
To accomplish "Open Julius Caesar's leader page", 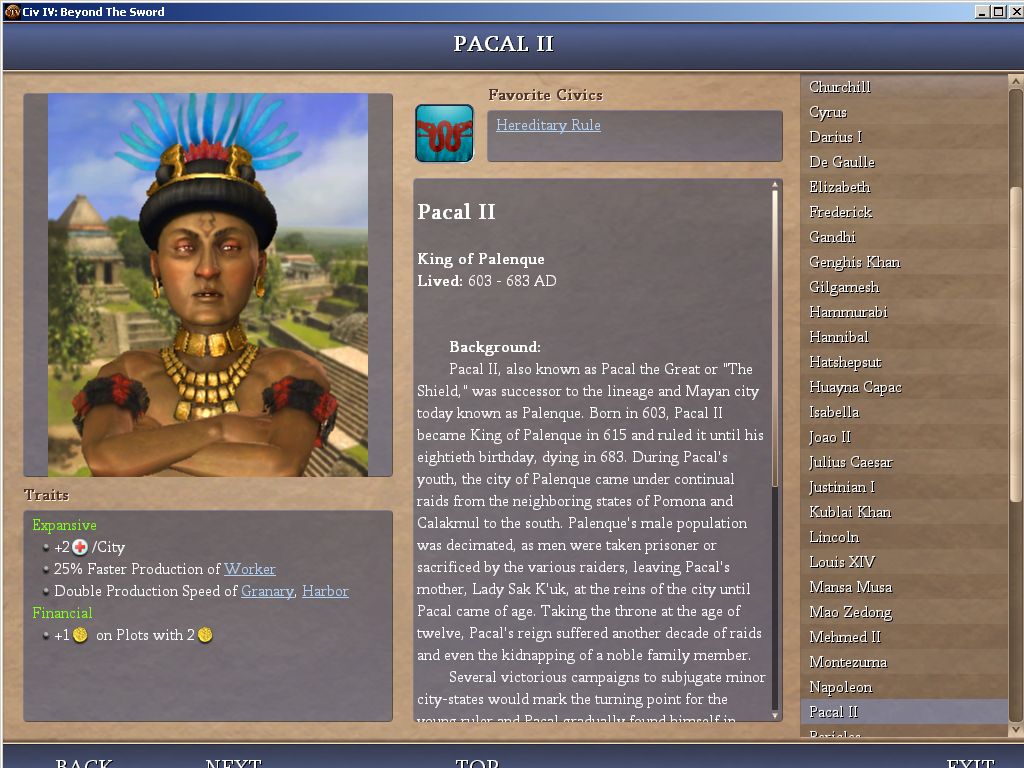I will pyautogui.click(x=851, y=462).
